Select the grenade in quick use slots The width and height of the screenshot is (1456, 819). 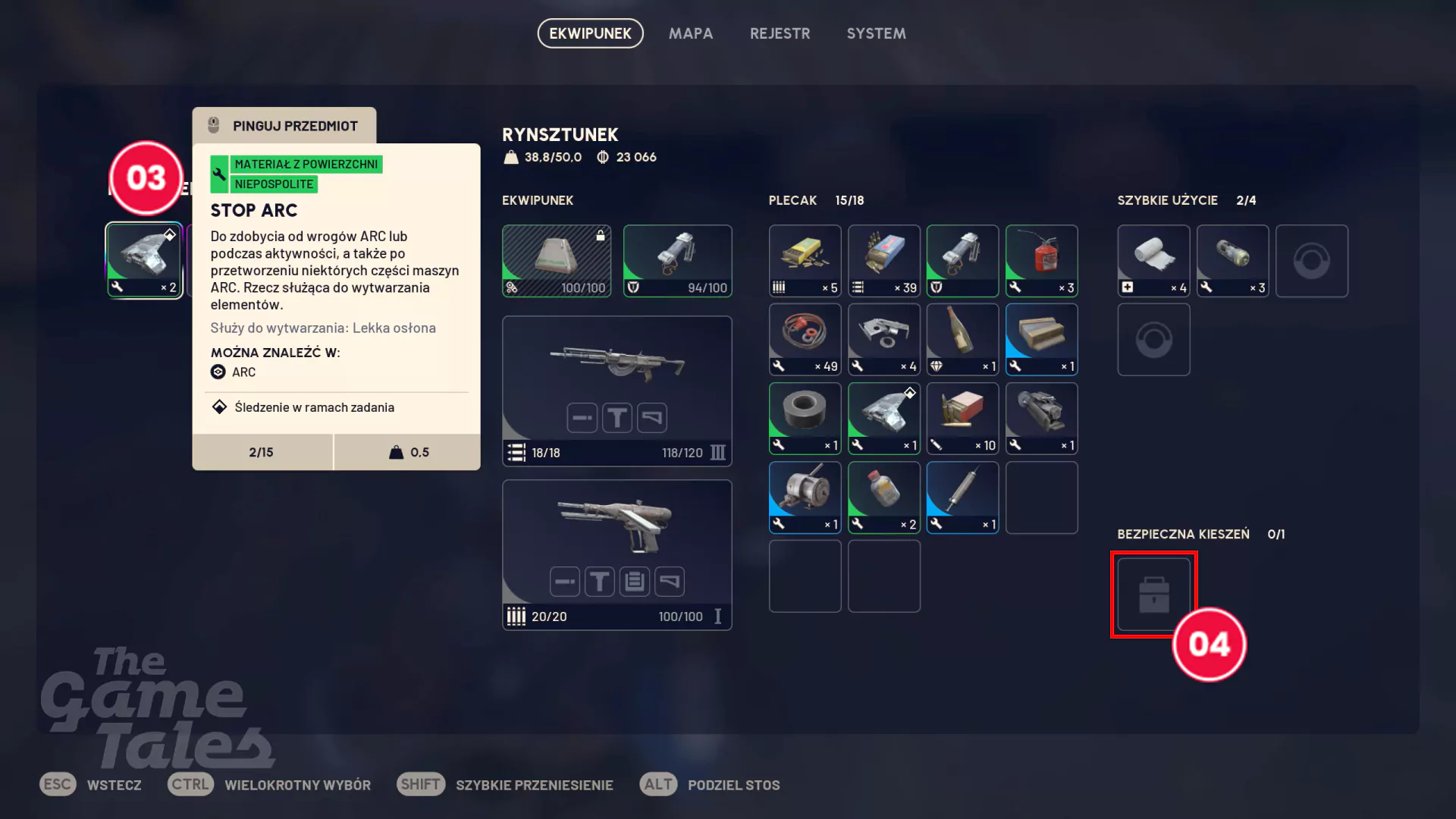click(1232, 261)
